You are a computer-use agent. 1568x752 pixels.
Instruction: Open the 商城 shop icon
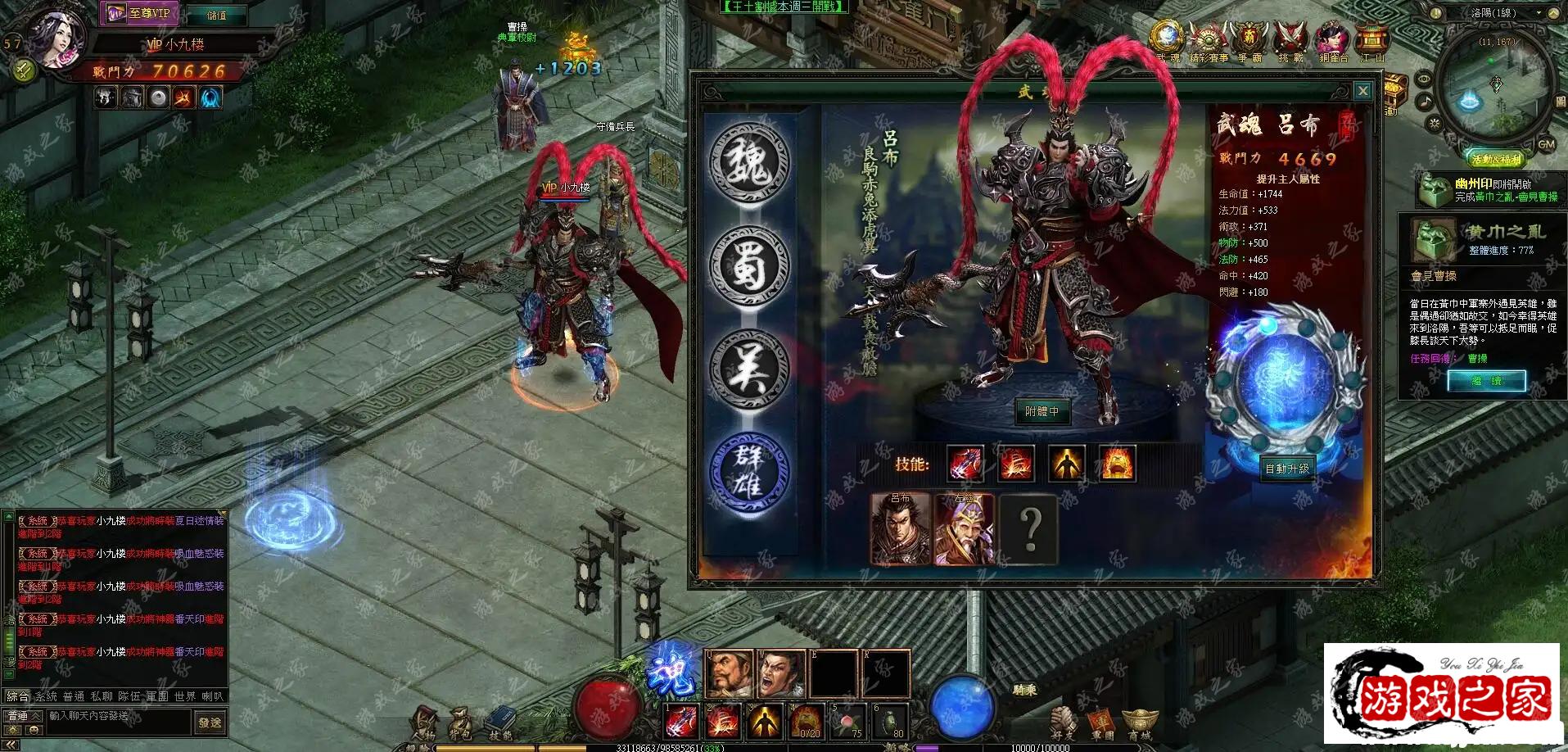pos(1138,723)
